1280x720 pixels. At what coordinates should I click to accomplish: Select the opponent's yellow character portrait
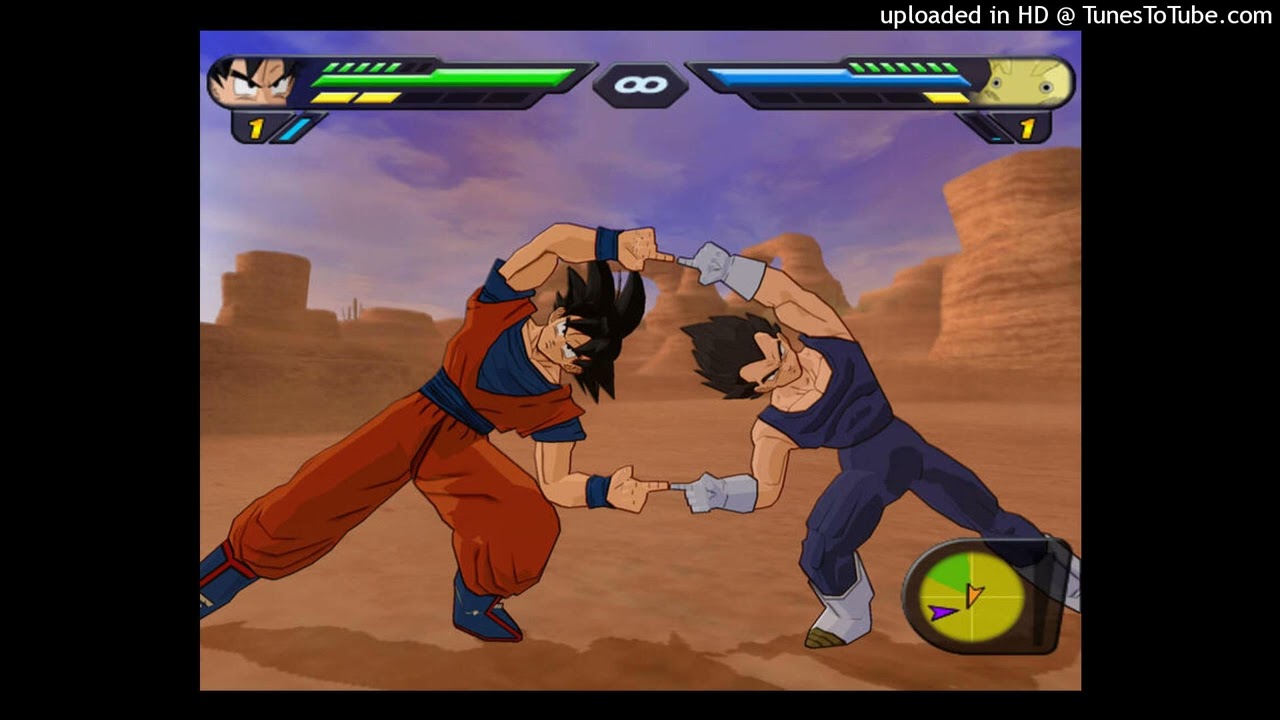[x=1027, y=84]
